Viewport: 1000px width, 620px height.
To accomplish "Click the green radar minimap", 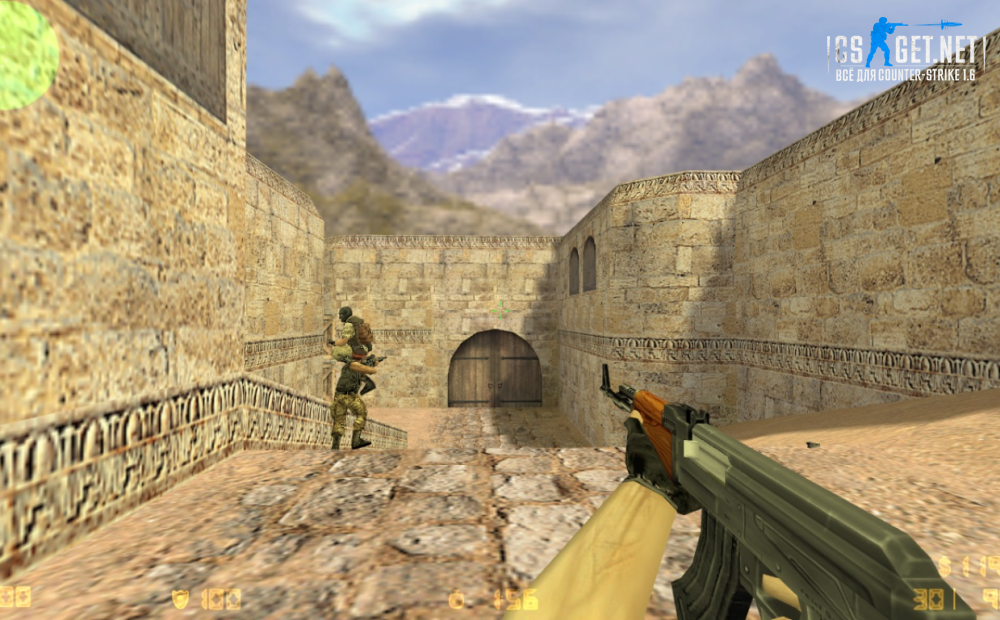I will (x=26, y=55).
